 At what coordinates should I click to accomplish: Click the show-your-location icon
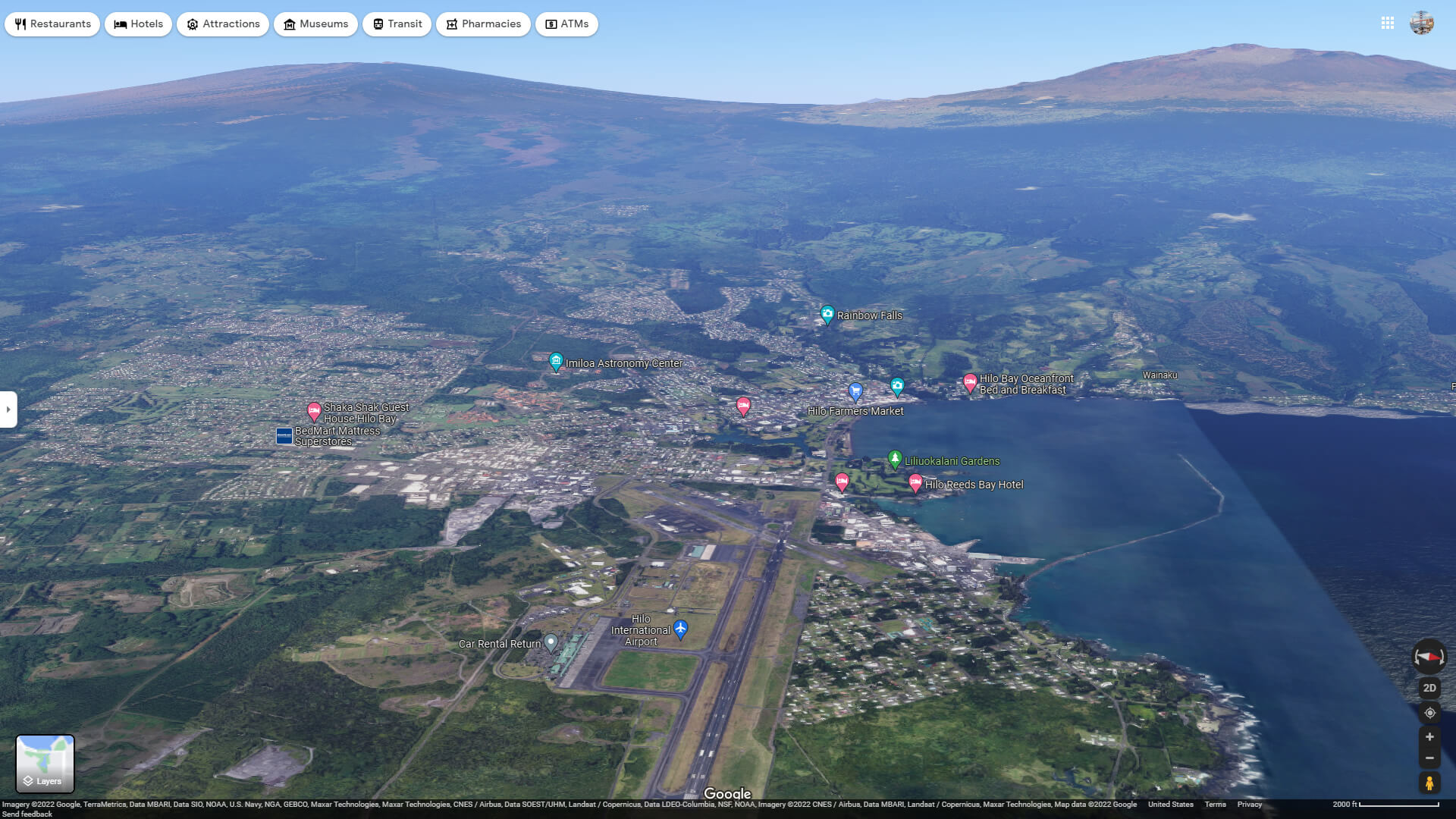tap(1429, 713)
